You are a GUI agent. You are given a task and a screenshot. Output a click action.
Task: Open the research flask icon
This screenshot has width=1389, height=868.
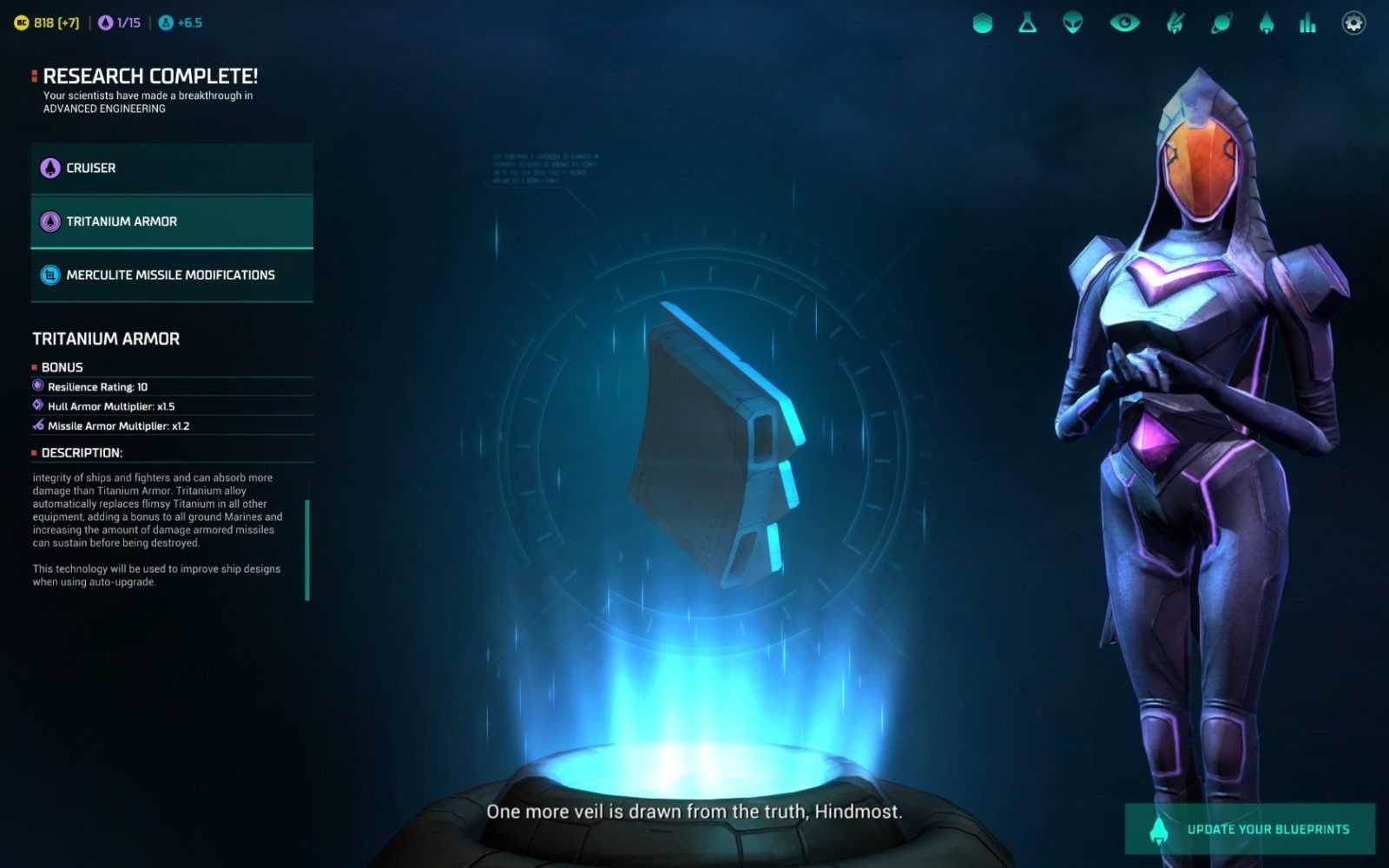[1028, 23]
